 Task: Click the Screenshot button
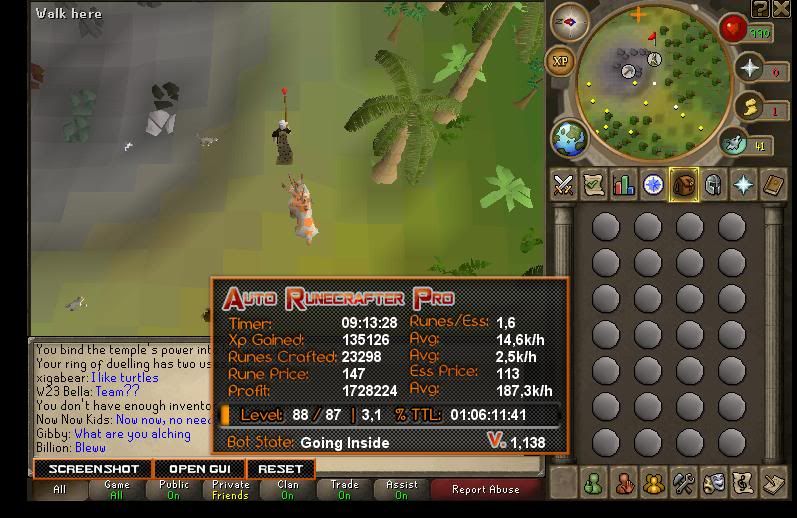coord(93,468)
